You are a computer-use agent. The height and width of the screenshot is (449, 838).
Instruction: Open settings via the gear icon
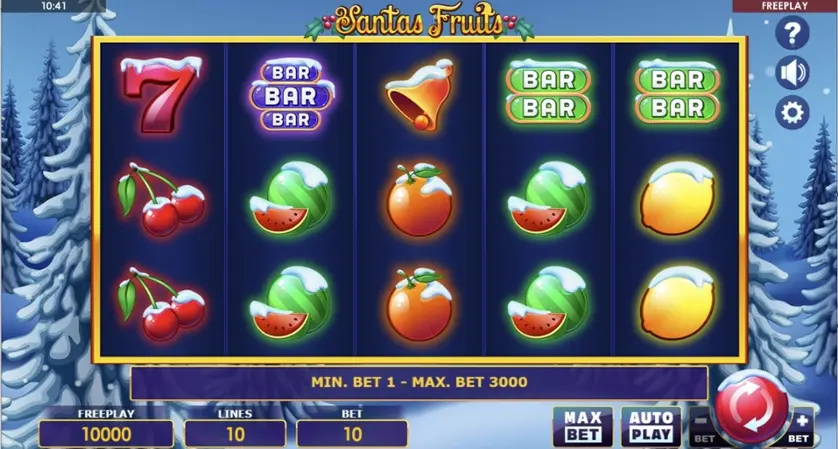click(x=792, y=113)
